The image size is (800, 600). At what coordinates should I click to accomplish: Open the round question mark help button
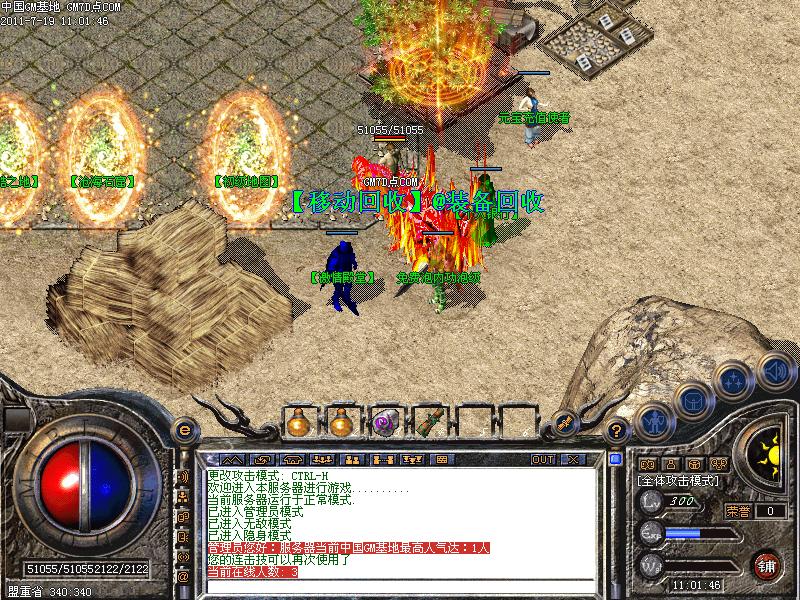pyautogui.click(x=618, y=431)
